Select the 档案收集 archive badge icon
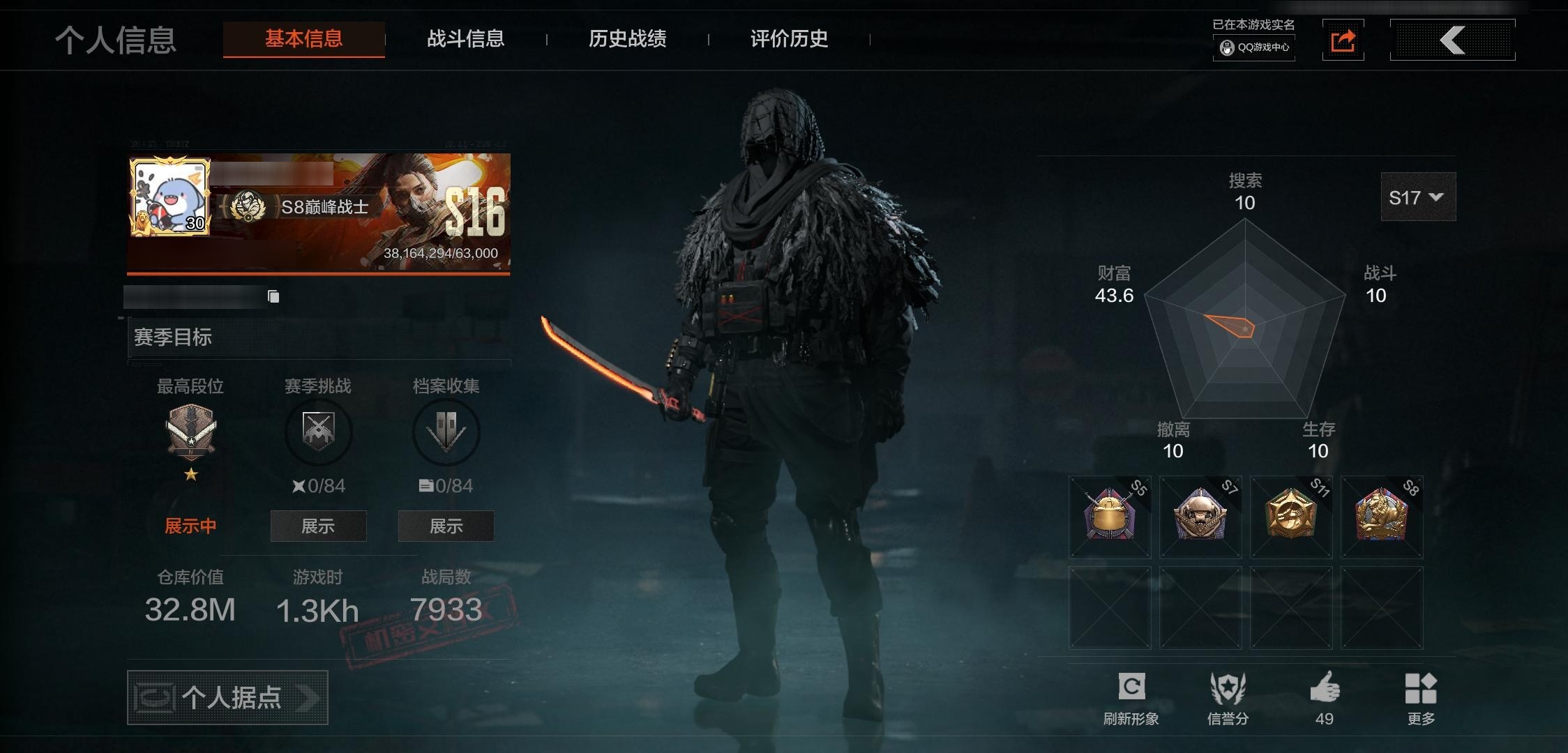 click(446, 432)
